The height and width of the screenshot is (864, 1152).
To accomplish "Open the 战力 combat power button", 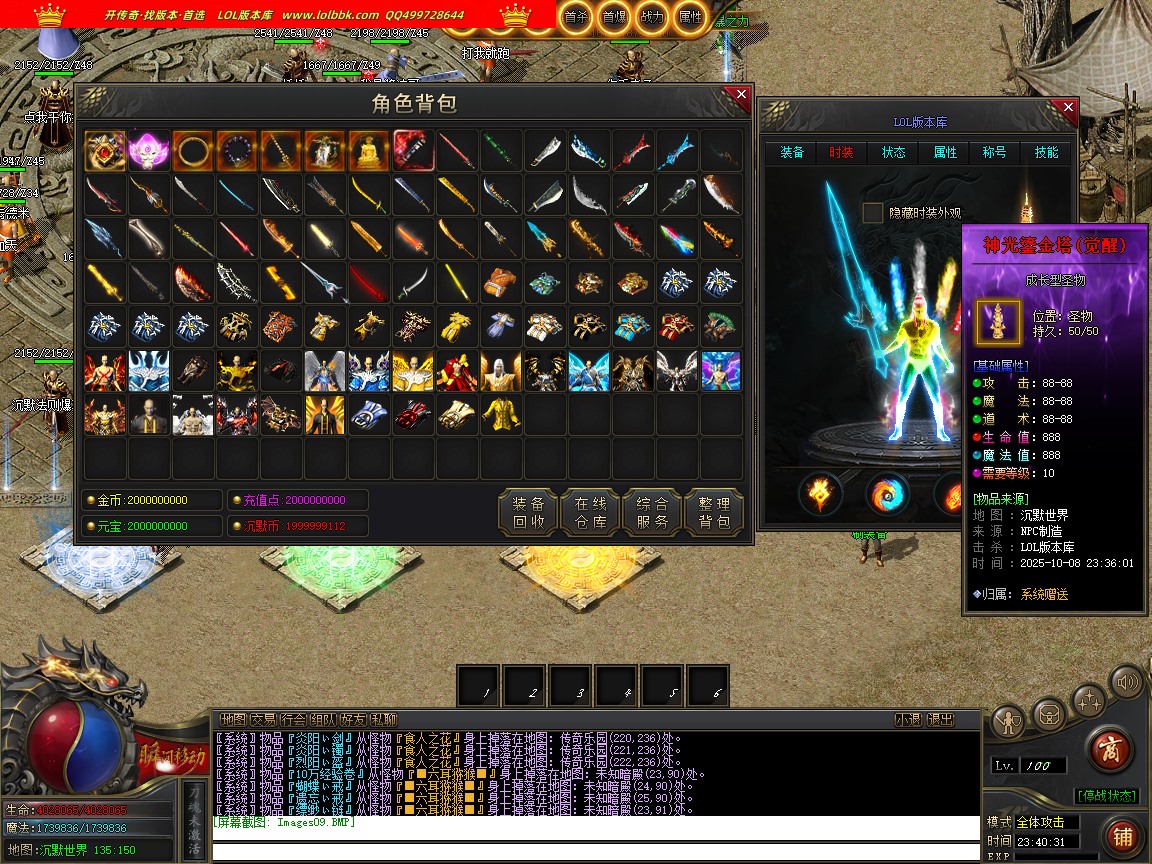I will click(x=651, y=17).
